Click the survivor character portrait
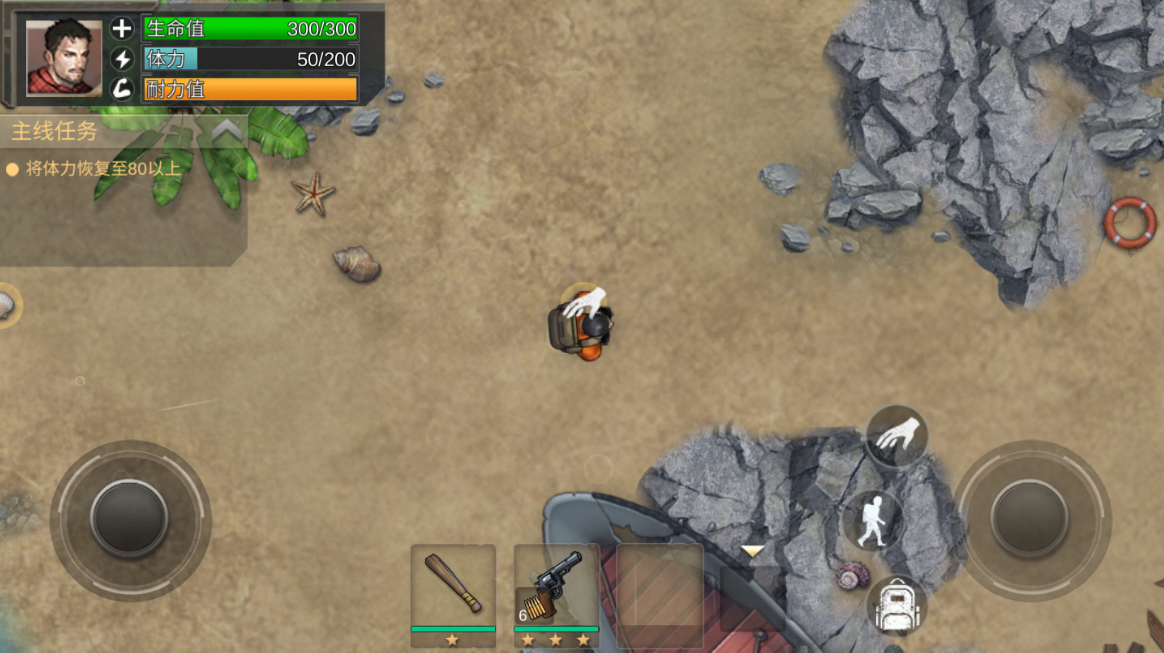 (64, 56)
